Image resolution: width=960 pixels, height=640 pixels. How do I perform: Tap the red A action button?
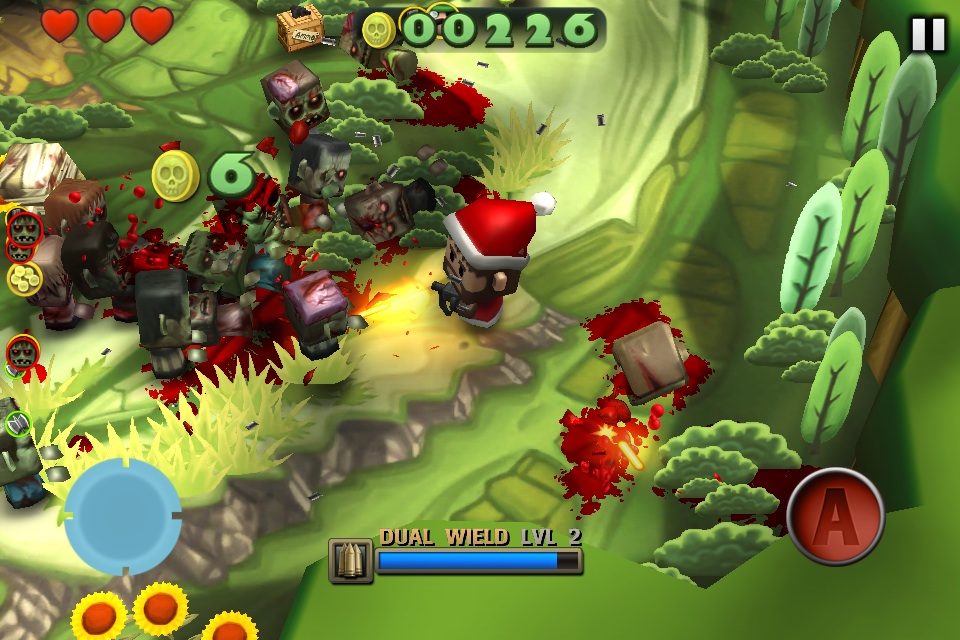tap(835, 516)
